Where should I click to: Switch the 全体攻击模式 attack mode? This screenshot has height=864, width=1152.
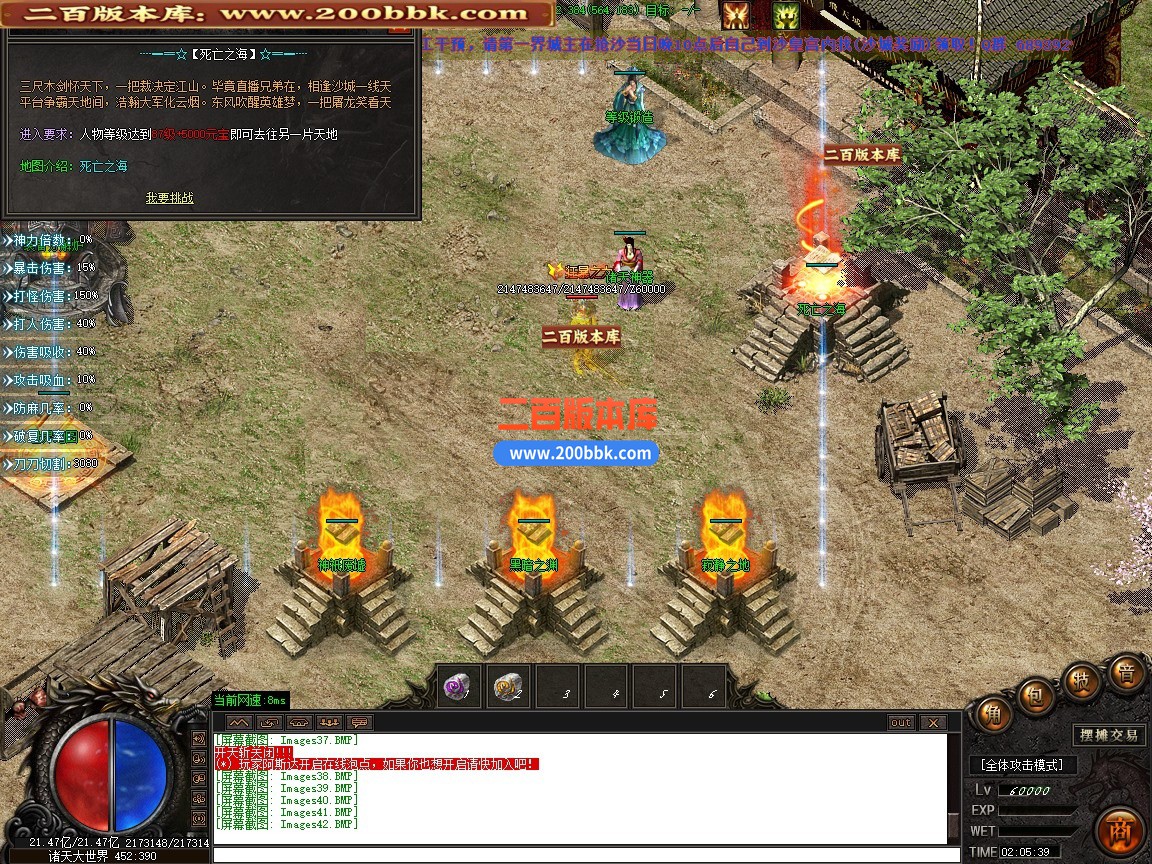click(x=1022, y=765)
